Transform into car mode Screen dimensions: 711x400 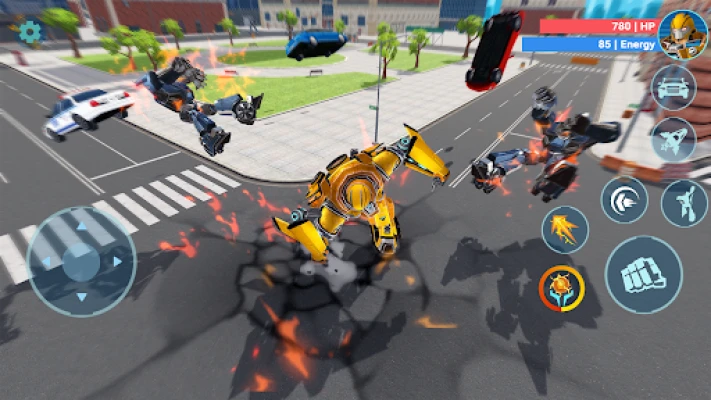(x=673, y=87)
